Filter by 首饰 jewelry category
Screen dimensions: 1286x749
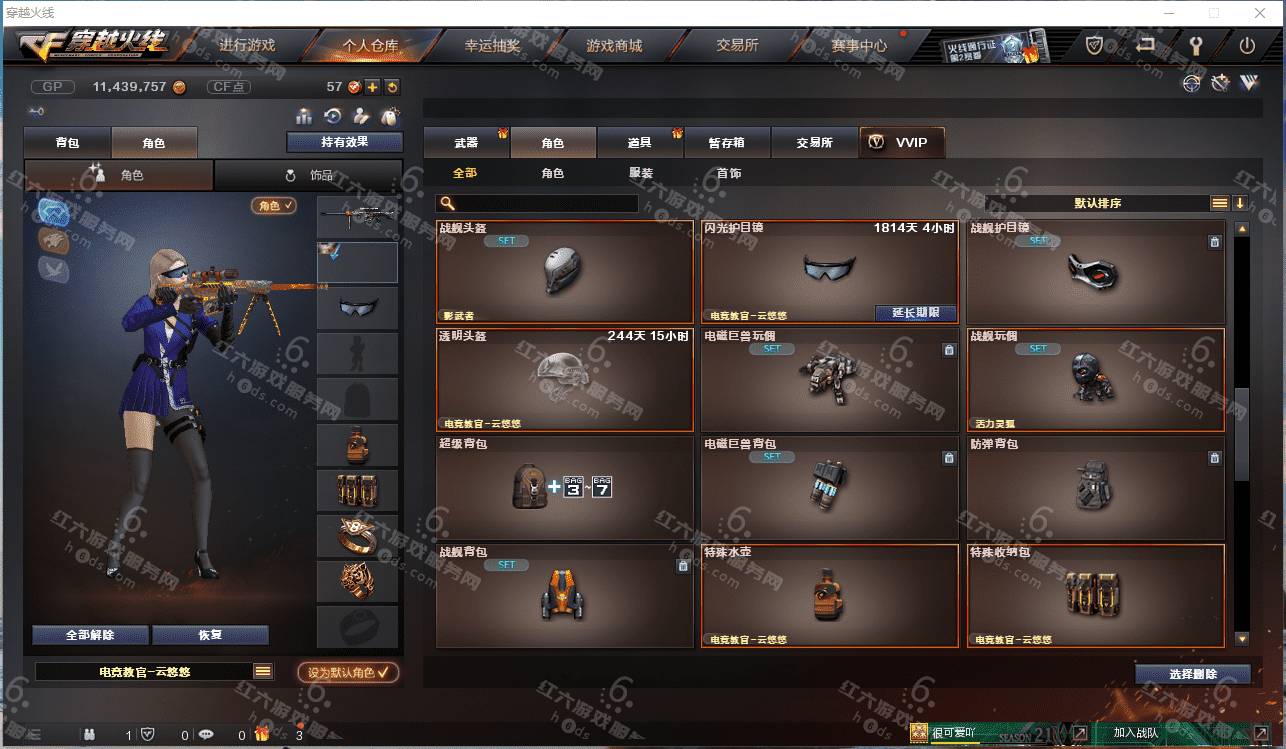729,173
